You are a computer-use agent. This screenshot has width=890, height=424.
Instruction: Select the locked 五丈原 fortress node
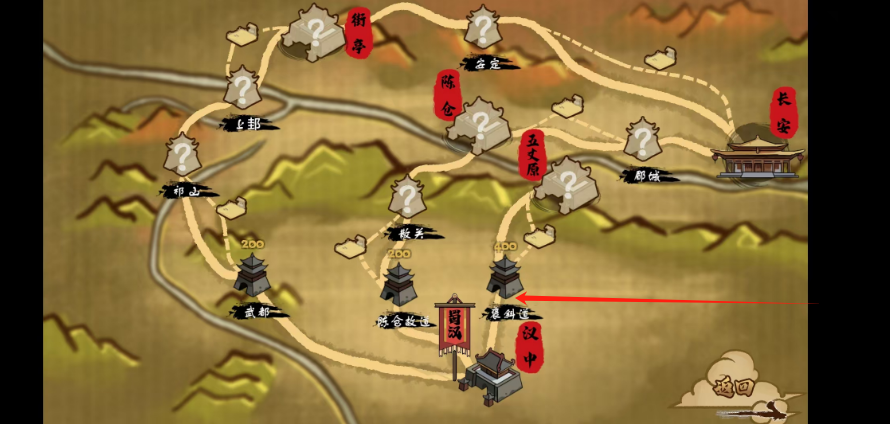point(567,185)
